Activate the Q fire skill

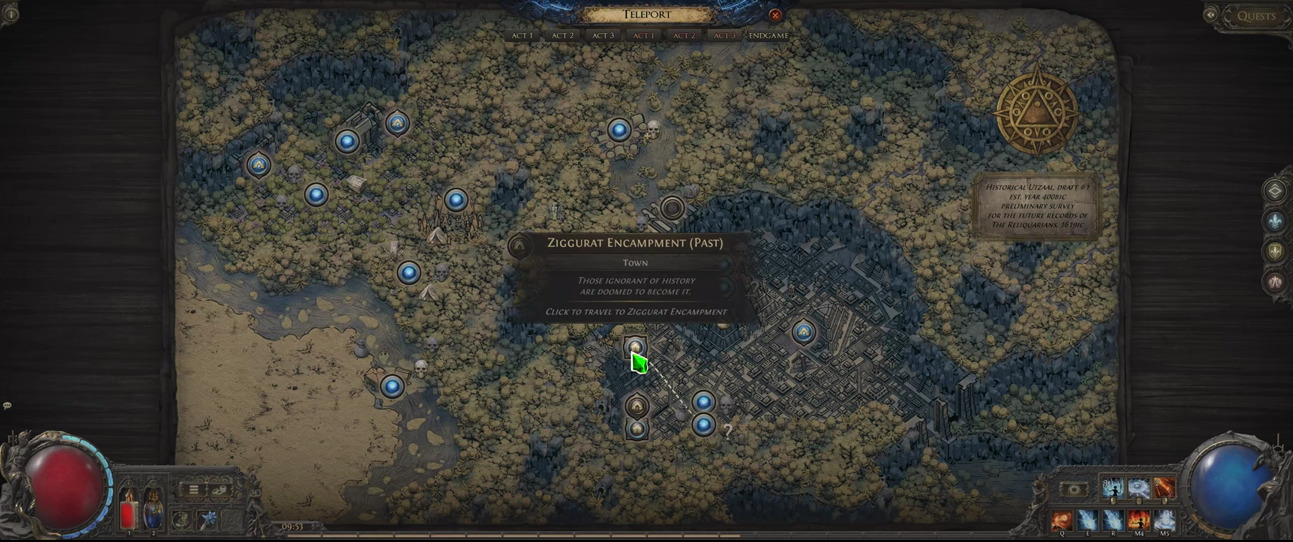1062,519
